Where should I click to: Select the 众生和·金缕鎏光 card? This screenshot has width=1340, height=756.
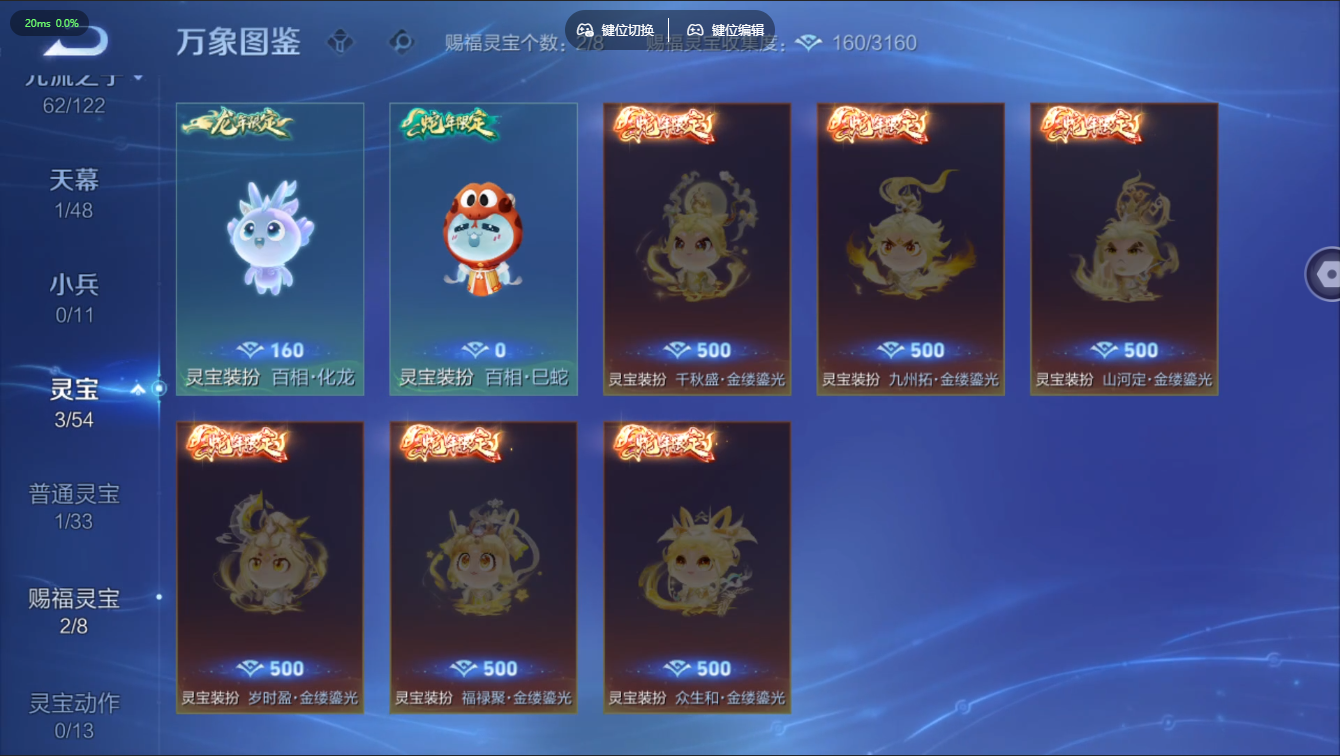[697, 568]
